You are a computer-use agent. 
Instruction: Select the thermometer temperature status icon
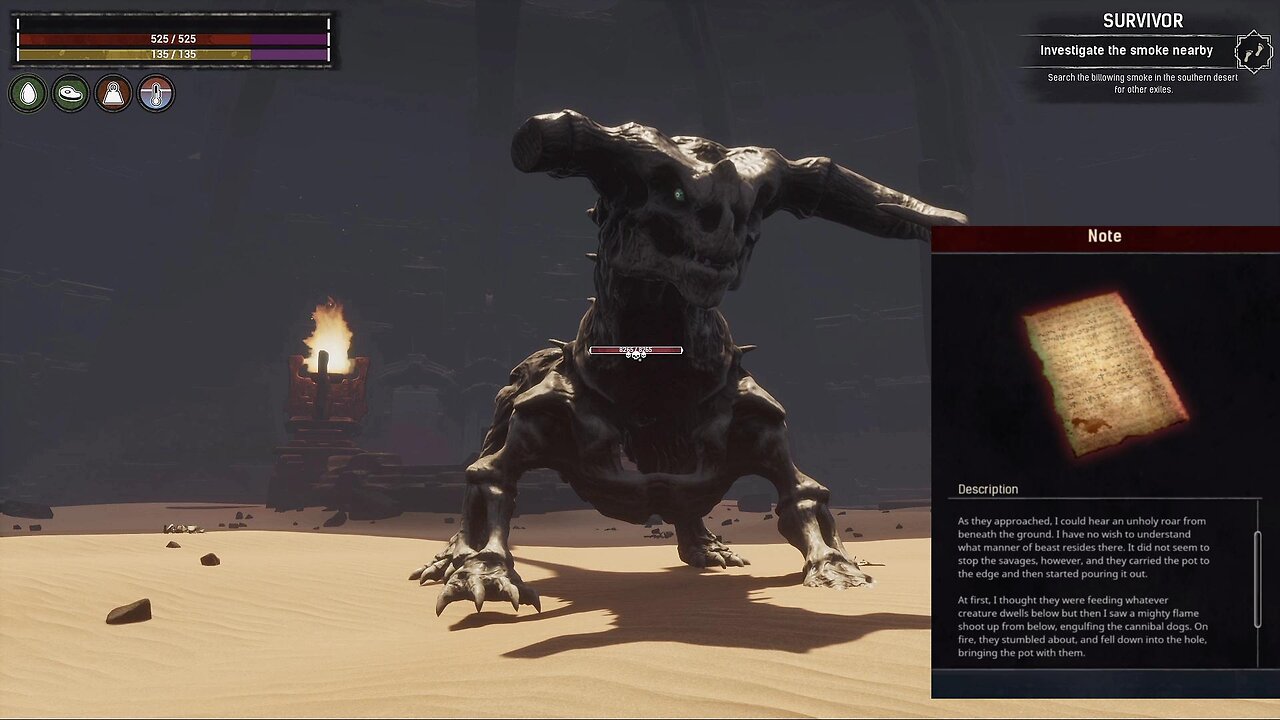click(156, 94)
